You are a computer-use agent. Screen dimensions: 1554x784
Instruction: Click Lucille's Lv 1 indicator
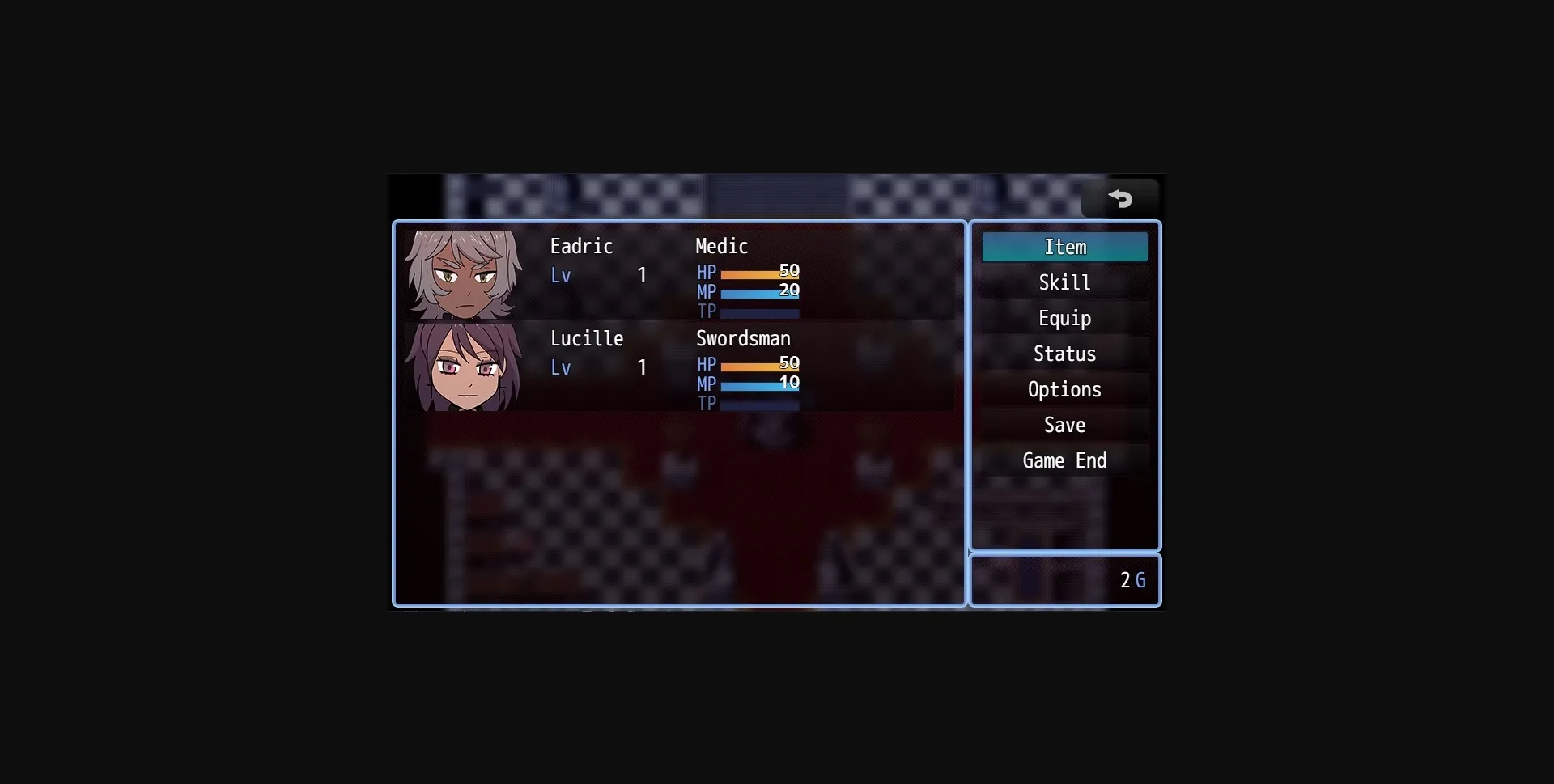(599, 367)
